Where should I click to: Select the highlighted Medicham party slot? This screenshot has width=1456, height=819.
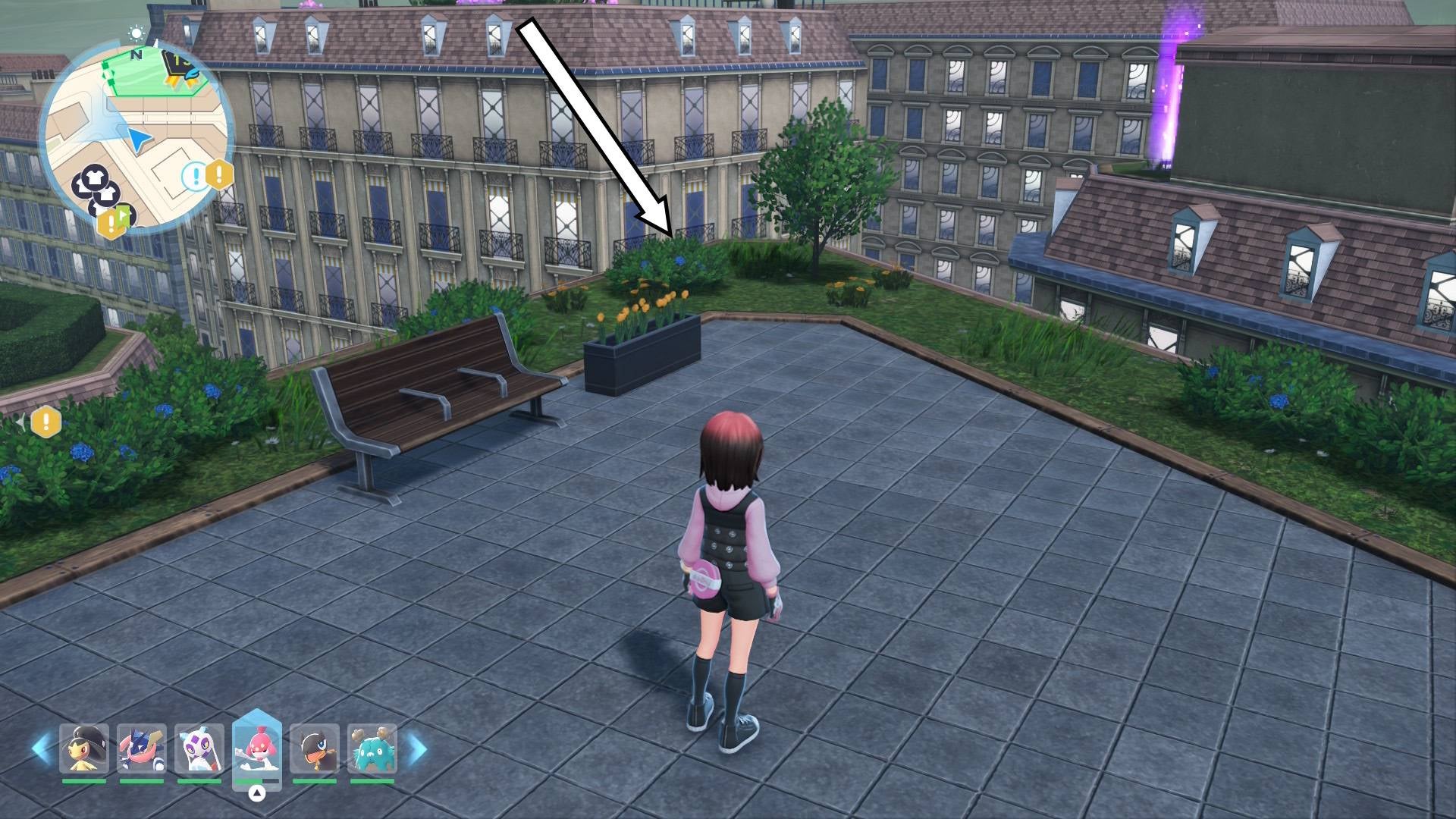click(257, 747)
